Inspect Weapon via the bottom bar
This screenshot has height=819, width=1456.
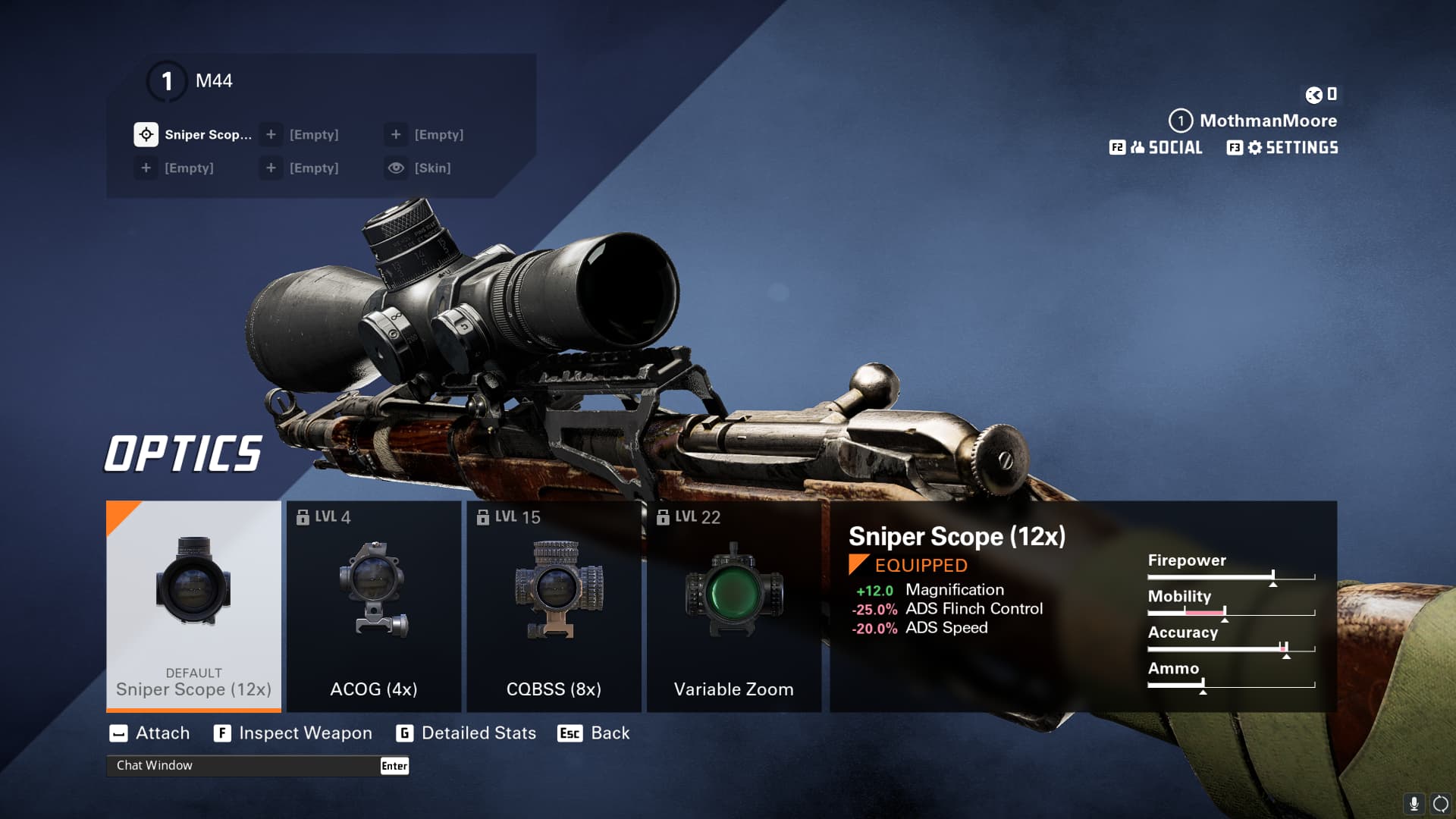click(293, 733)
